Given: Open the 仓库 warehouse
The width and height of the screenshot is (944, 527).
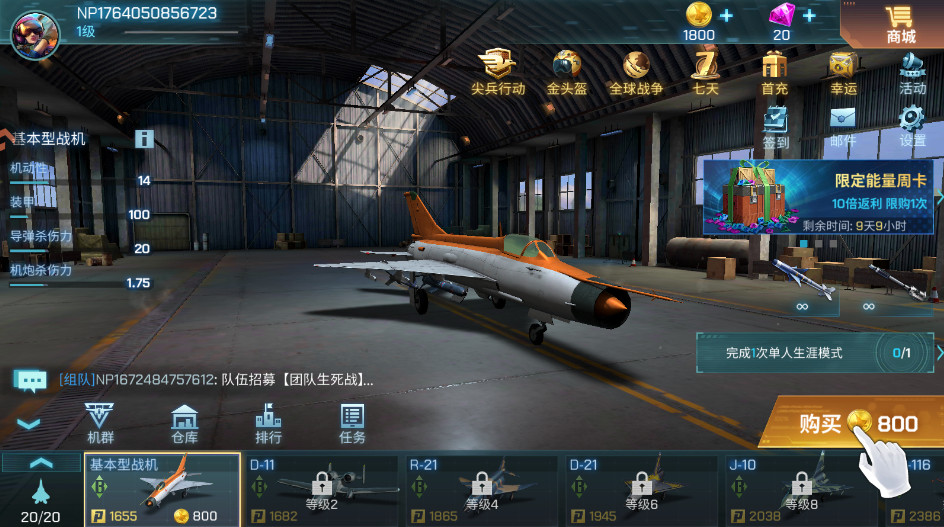Looking at the screenshot, I should point(185,424).
